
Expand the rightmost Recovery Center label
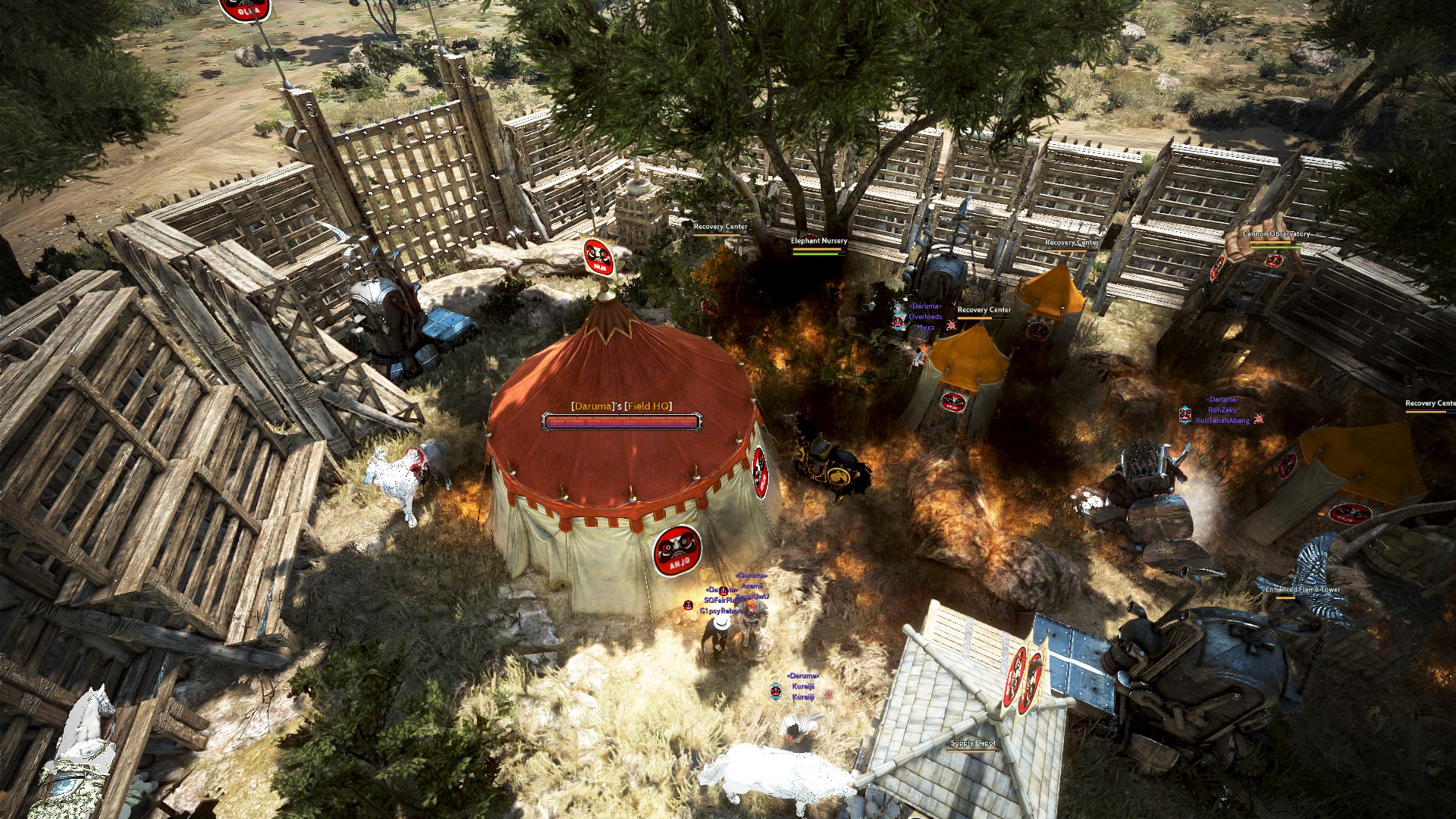tap(1429, 402)
